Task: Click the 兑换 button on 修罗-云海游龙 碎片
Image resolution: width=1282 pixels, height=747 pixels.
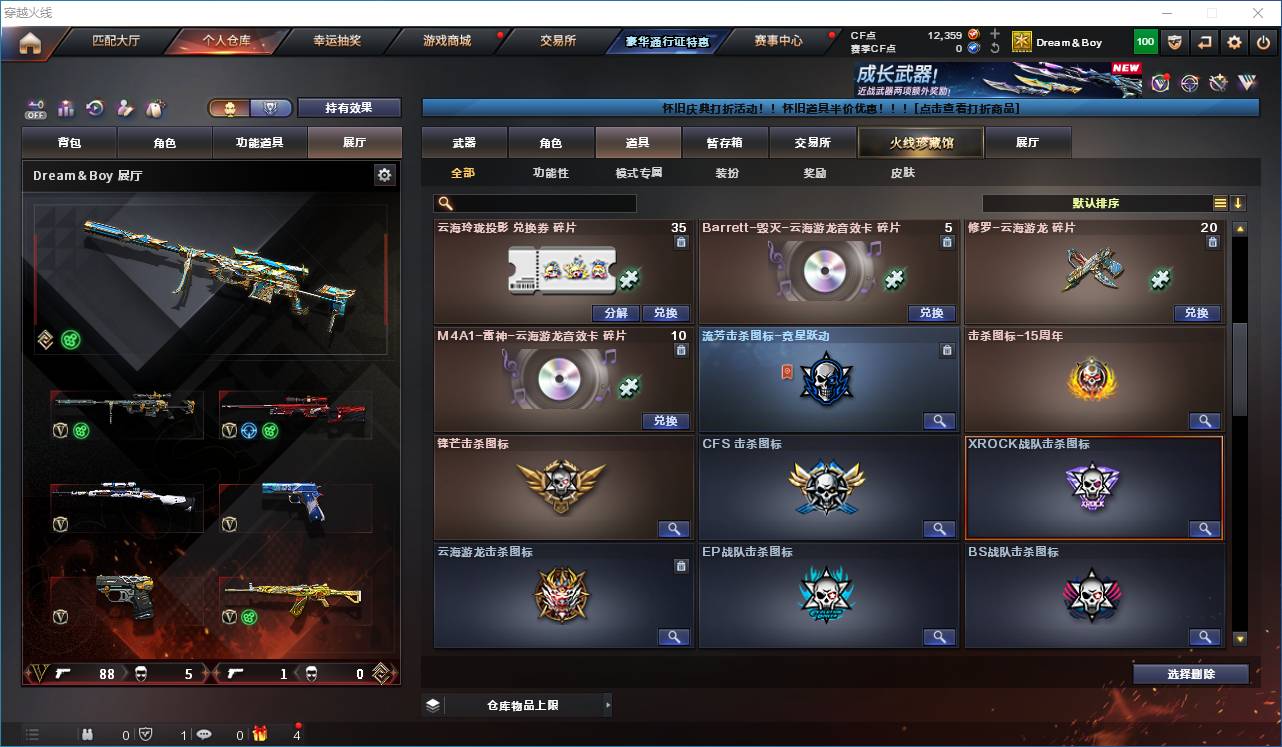Action: pyautogui.click(x=1196, y=313)
